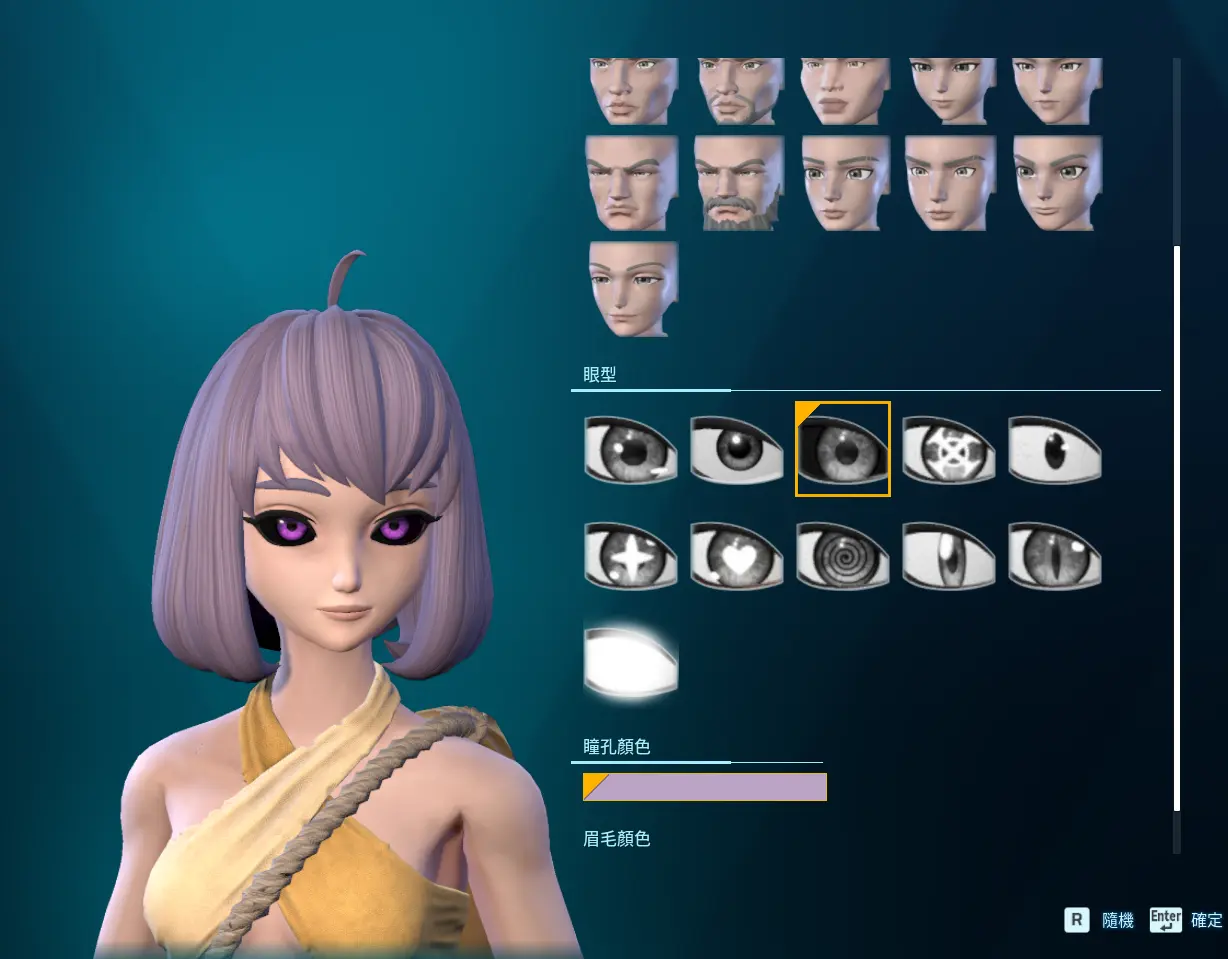
Task: Choose the side-glancing narrow pupil eye
Action: click(948, 556)
